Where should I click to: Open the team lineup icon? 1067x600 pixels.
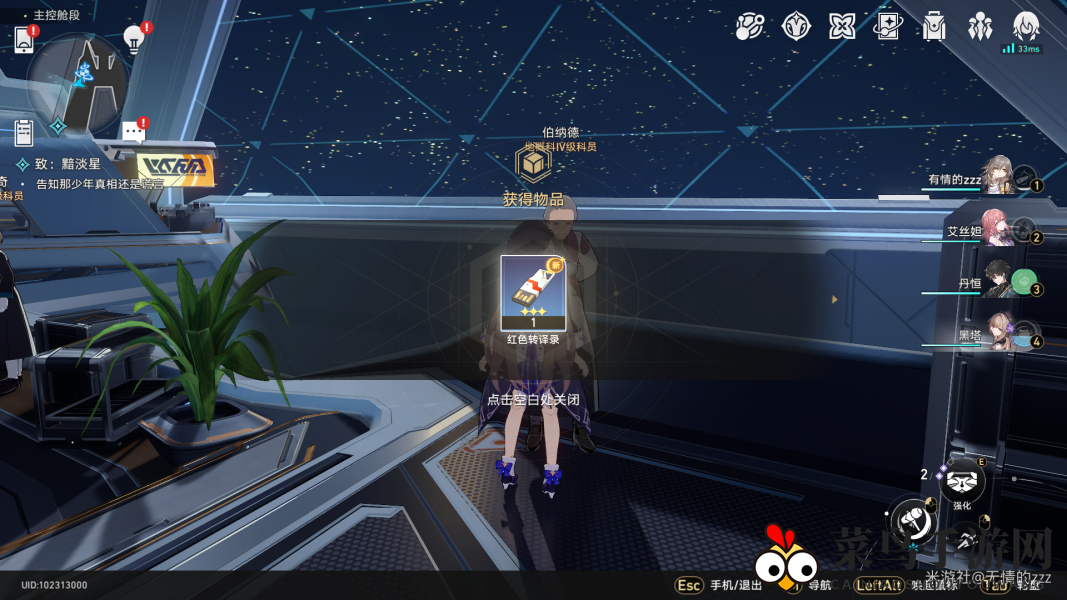980,26
